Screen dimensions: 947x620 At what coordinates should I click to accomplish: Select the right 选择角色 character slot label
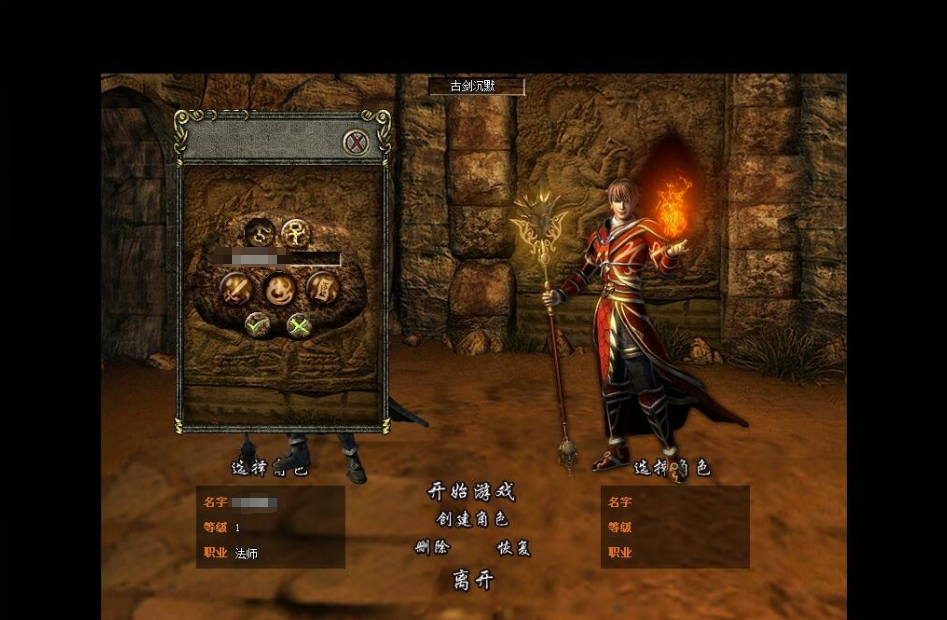coord(672,468)
